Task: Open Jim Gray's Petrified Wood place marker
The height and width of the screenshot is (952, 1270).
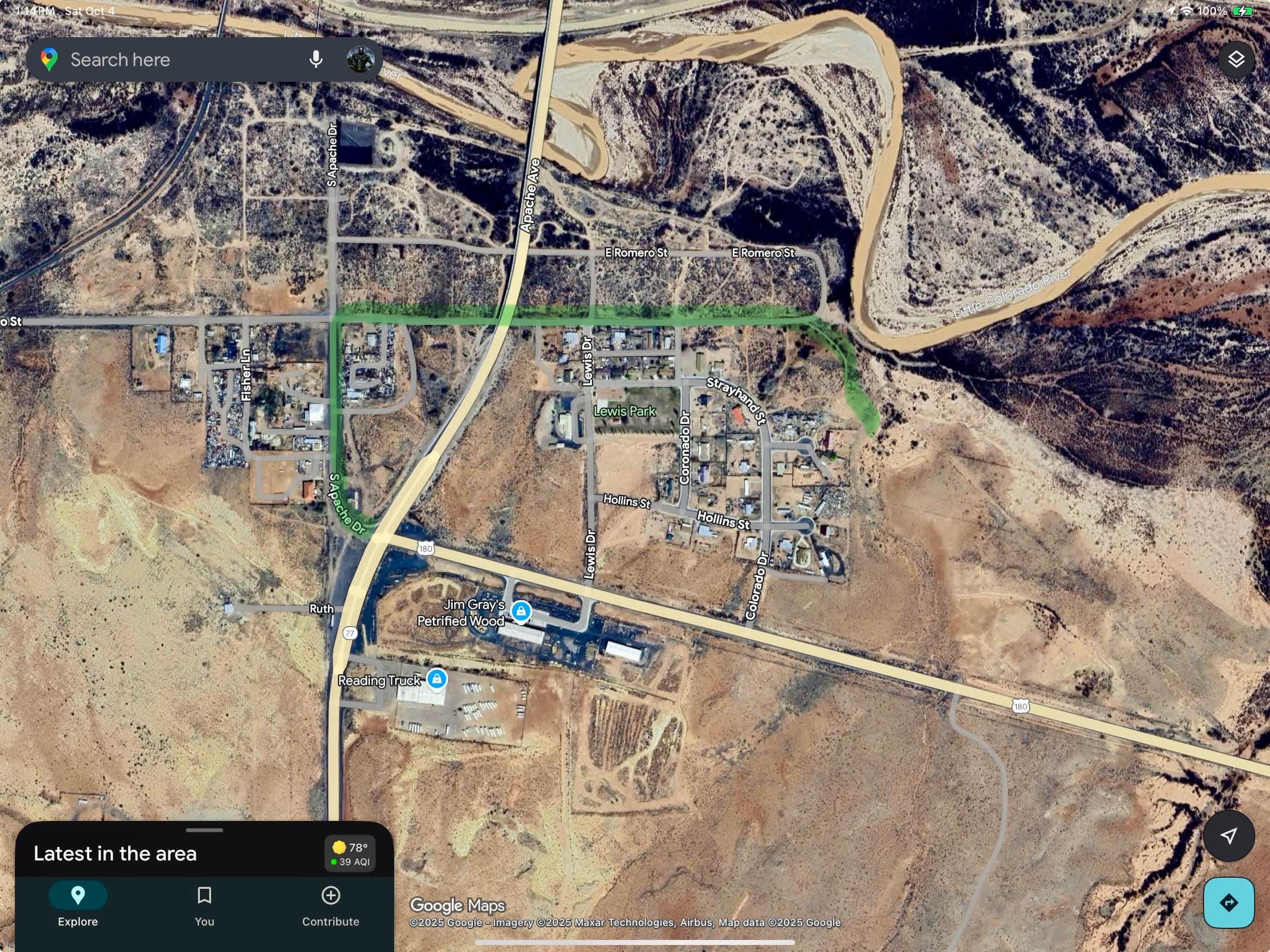Action: [520, 612]
